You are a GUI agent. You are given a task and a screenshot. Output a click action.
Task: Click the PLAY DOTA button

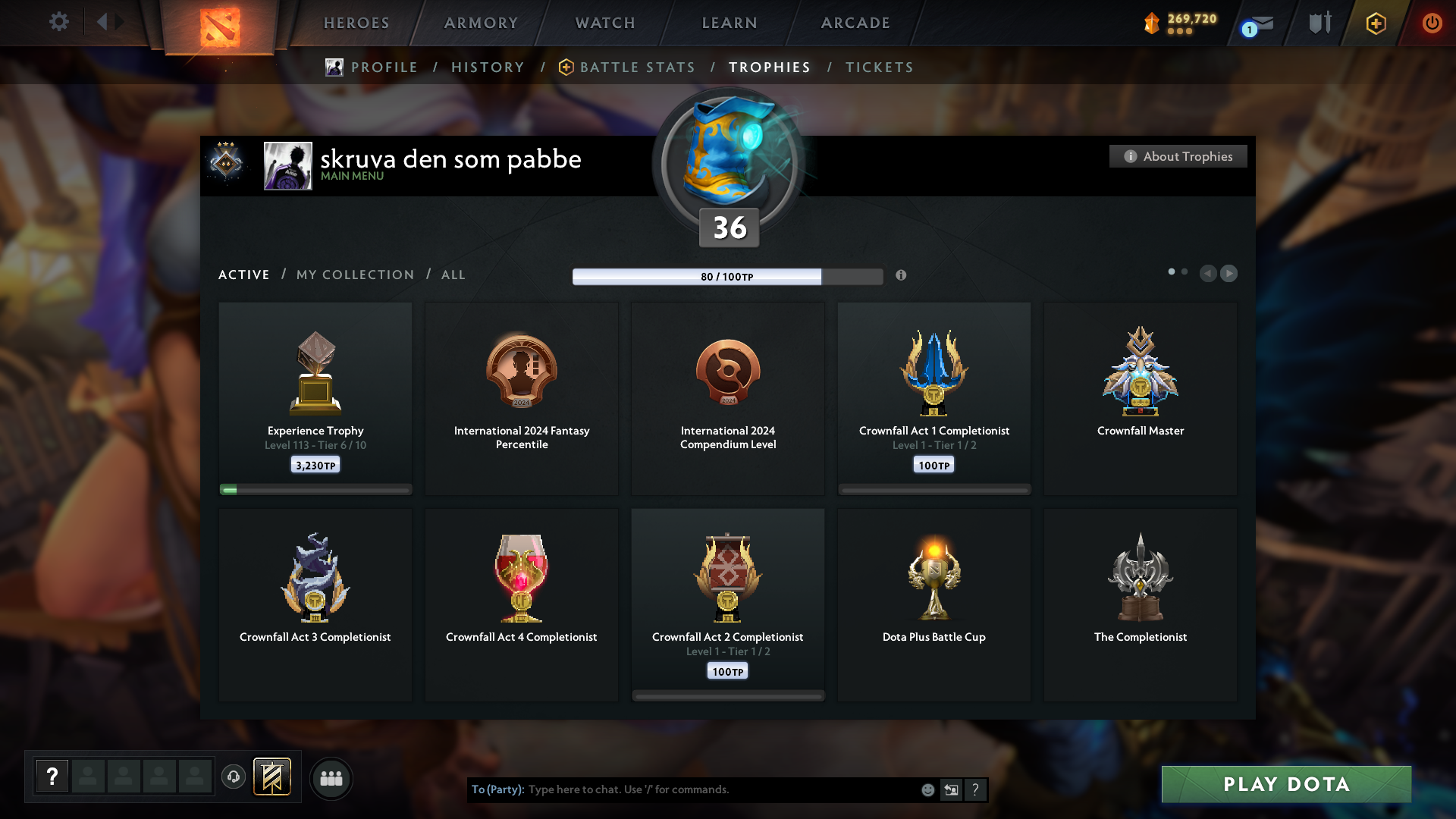point(1285,784)
